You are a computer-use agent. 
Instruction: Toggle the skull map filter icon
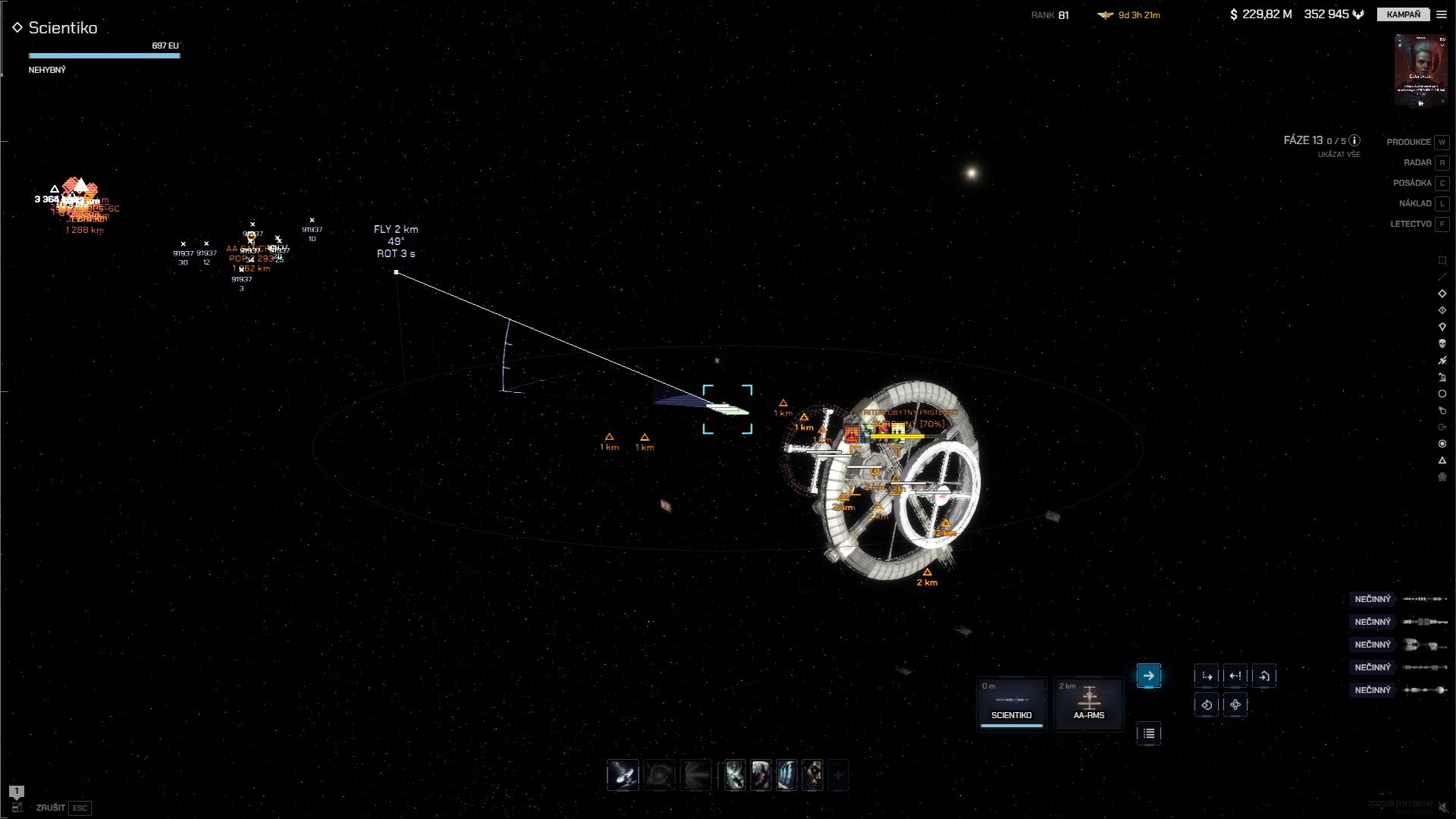[1442, 344]
